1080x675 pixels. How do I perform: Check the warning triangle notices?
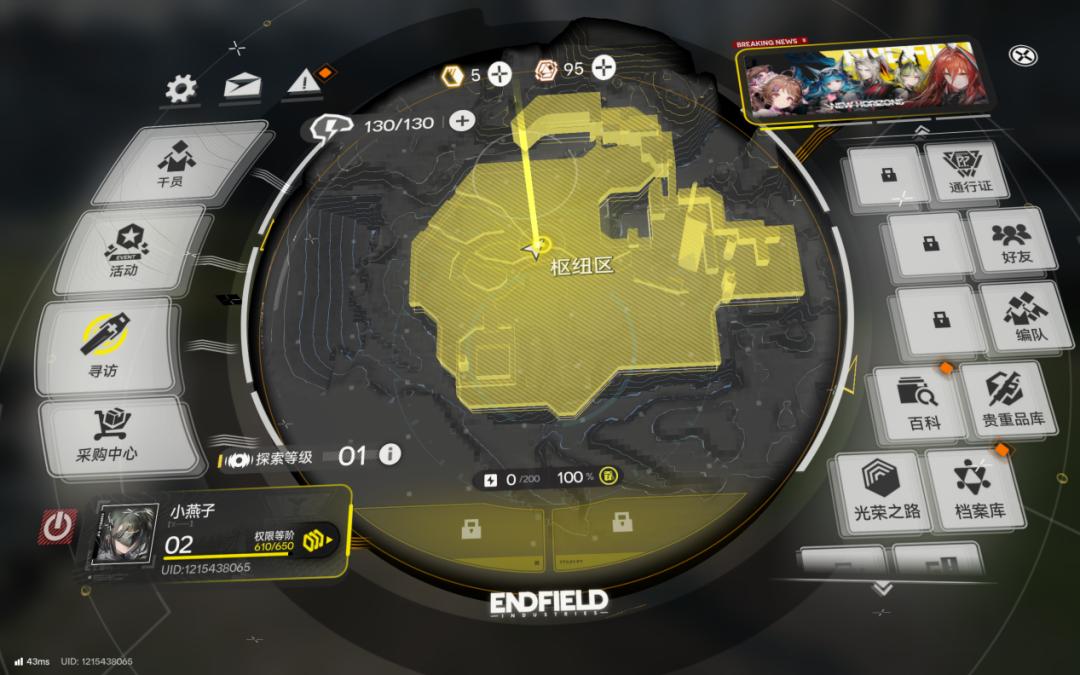[x=301, y=83]
